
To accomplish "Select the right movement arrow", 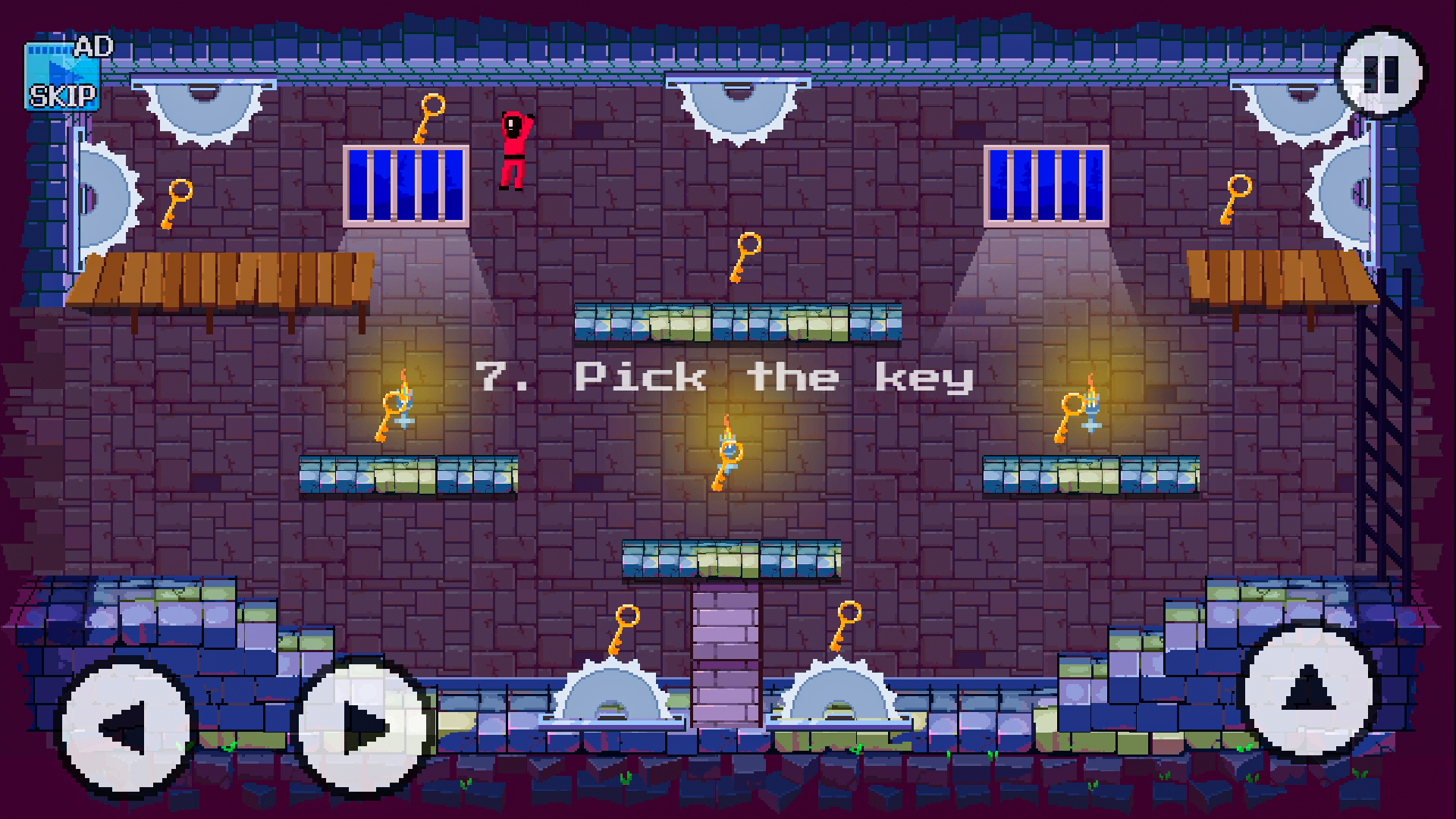I will tap(364, 724).
